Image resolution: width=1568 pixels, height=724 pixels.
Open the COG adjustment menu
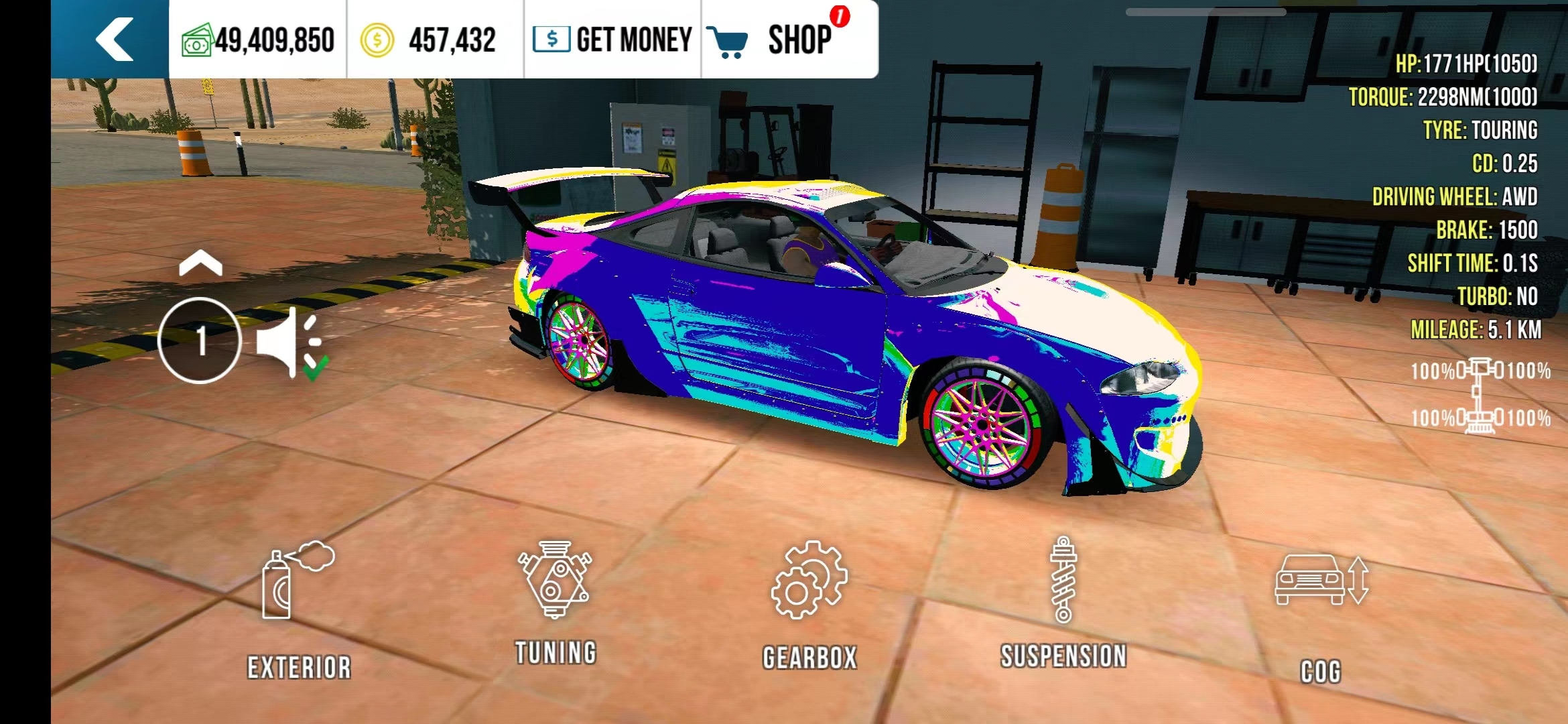pyautogui.click(x=1321, y=613)
